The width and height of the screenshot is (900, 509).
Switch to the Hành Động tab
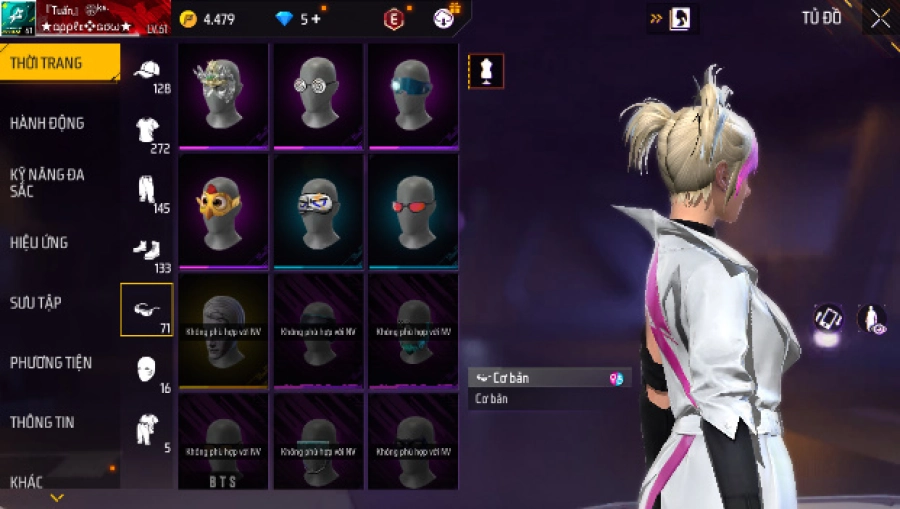coord(48,123)
